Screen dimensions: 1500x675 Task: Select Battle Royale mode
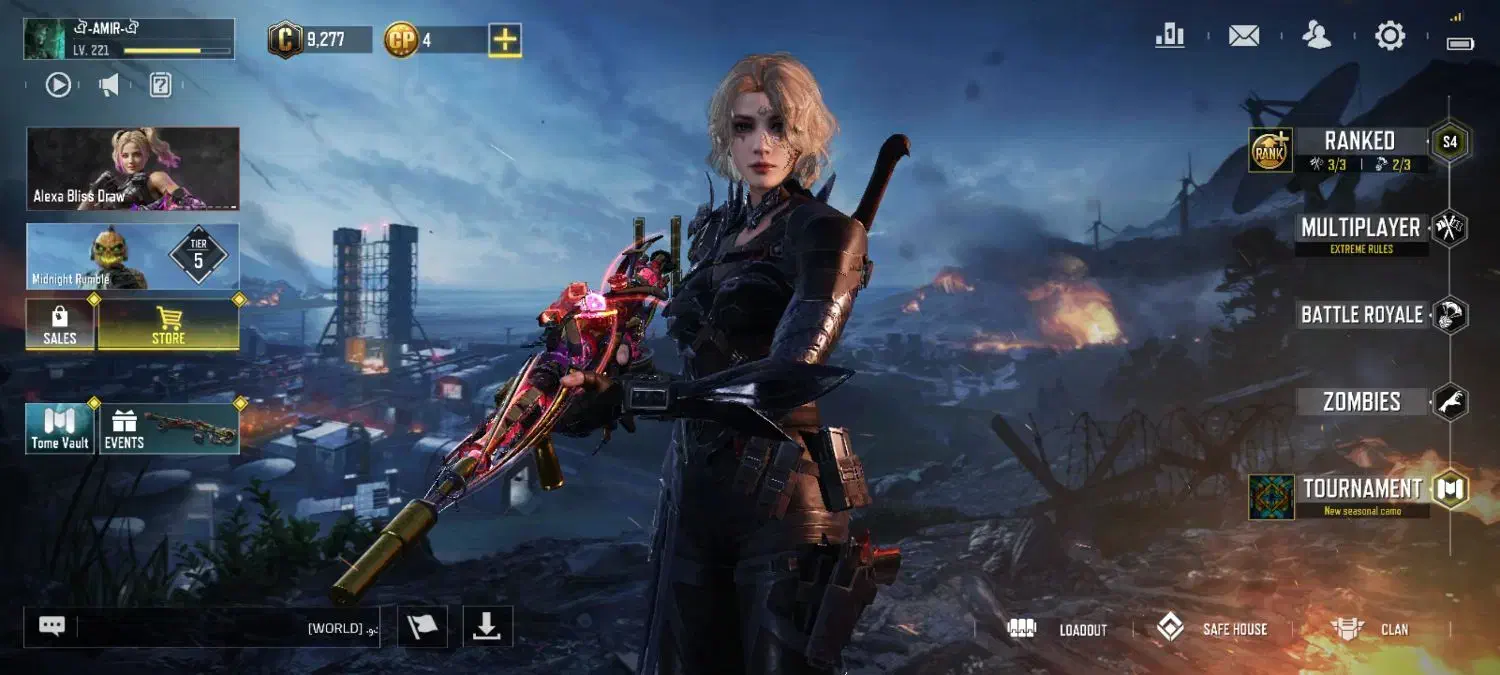1362,315
